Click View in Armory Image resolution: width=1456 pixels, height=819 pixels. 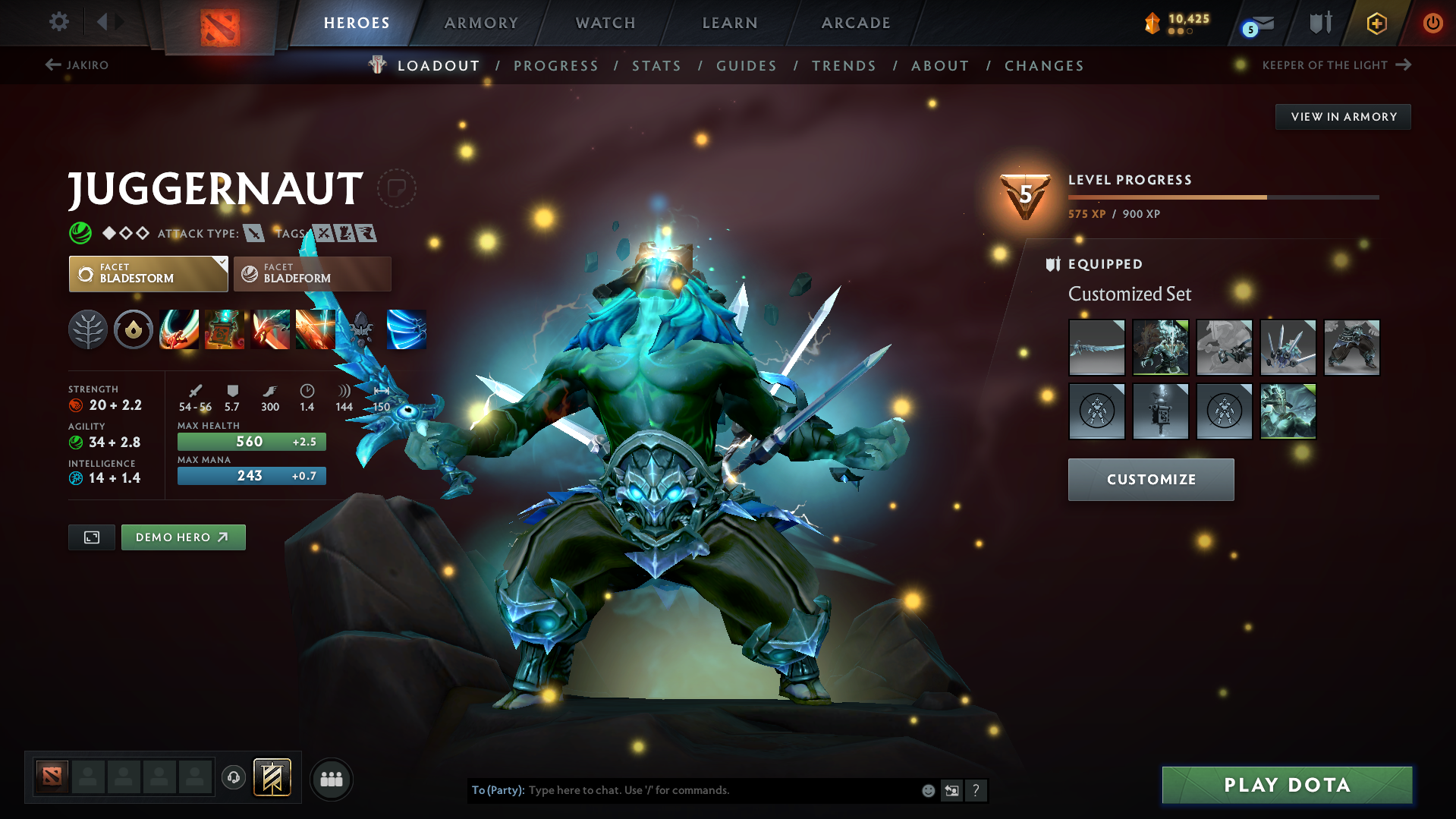coord(1342,116)
